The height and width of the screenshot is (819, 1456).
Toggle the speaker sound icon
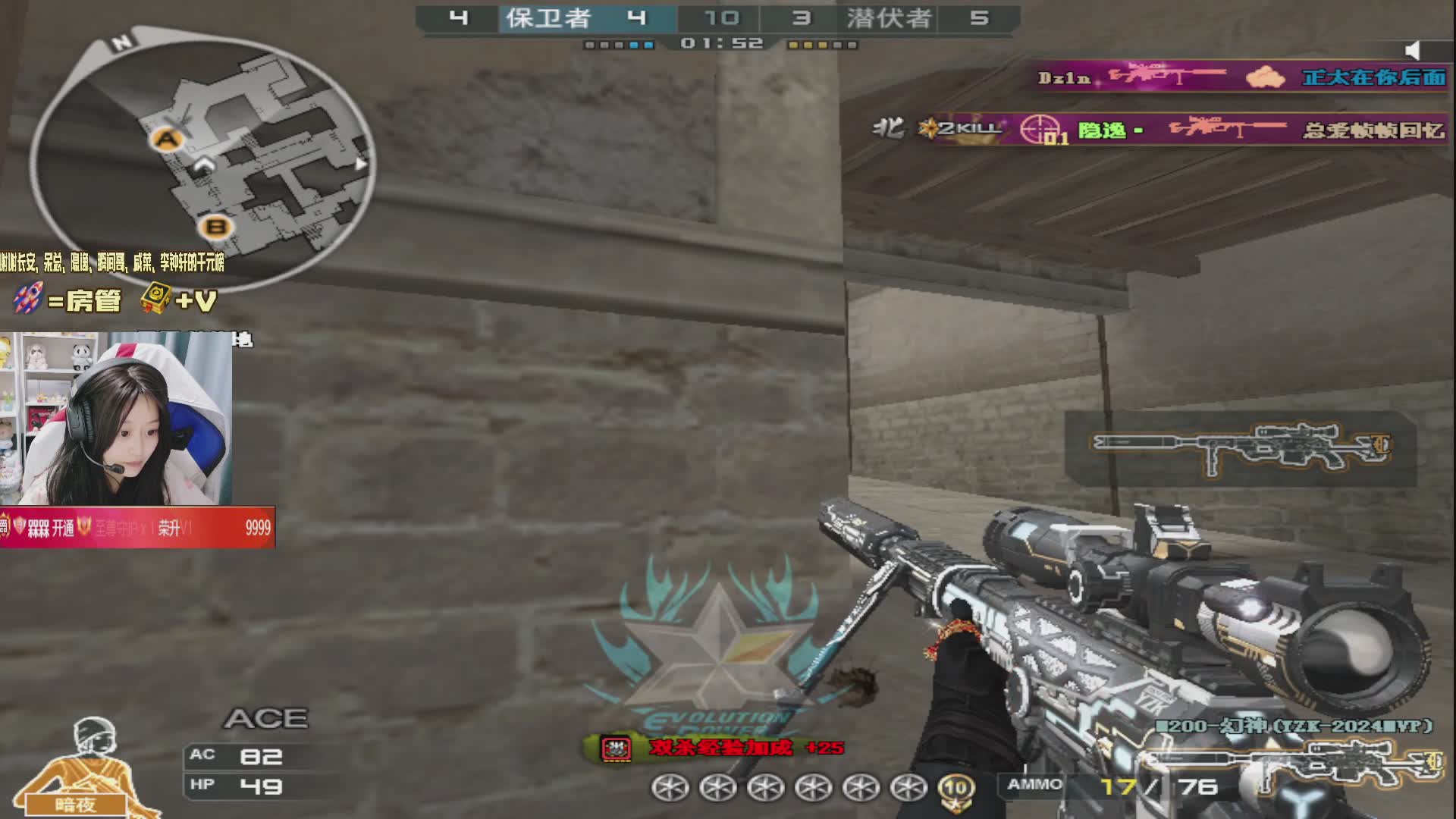coord(1412,51)
